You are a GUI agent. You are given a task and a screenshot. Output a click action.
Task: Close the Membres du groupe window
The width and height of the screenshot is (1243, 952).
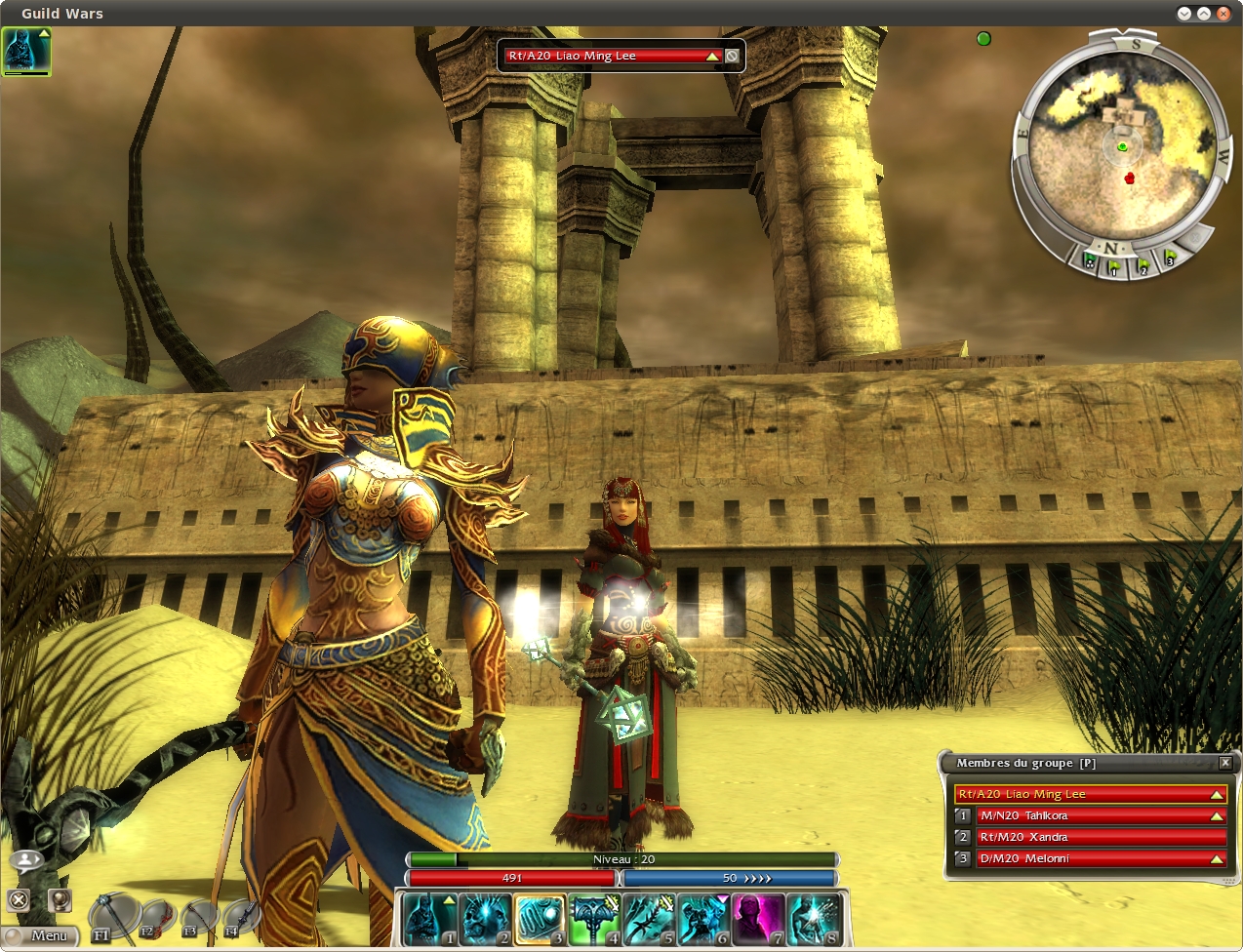tap(1225, 763)
